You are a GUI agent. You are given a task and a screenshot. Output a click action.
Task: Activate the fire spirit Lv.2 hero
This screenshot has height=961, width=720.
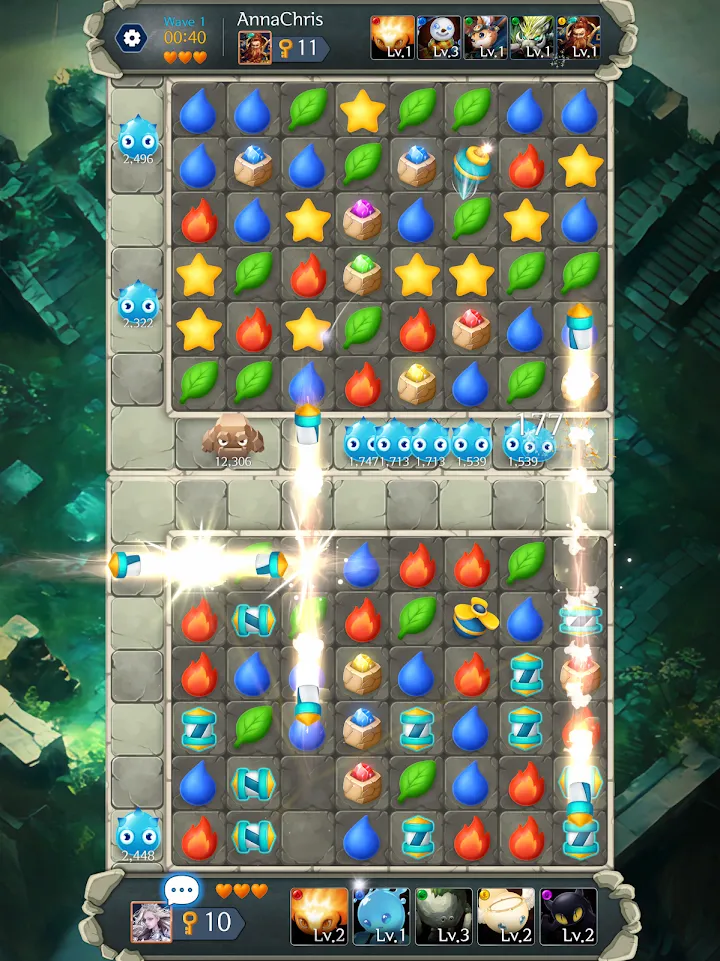[x=319, y=916]
